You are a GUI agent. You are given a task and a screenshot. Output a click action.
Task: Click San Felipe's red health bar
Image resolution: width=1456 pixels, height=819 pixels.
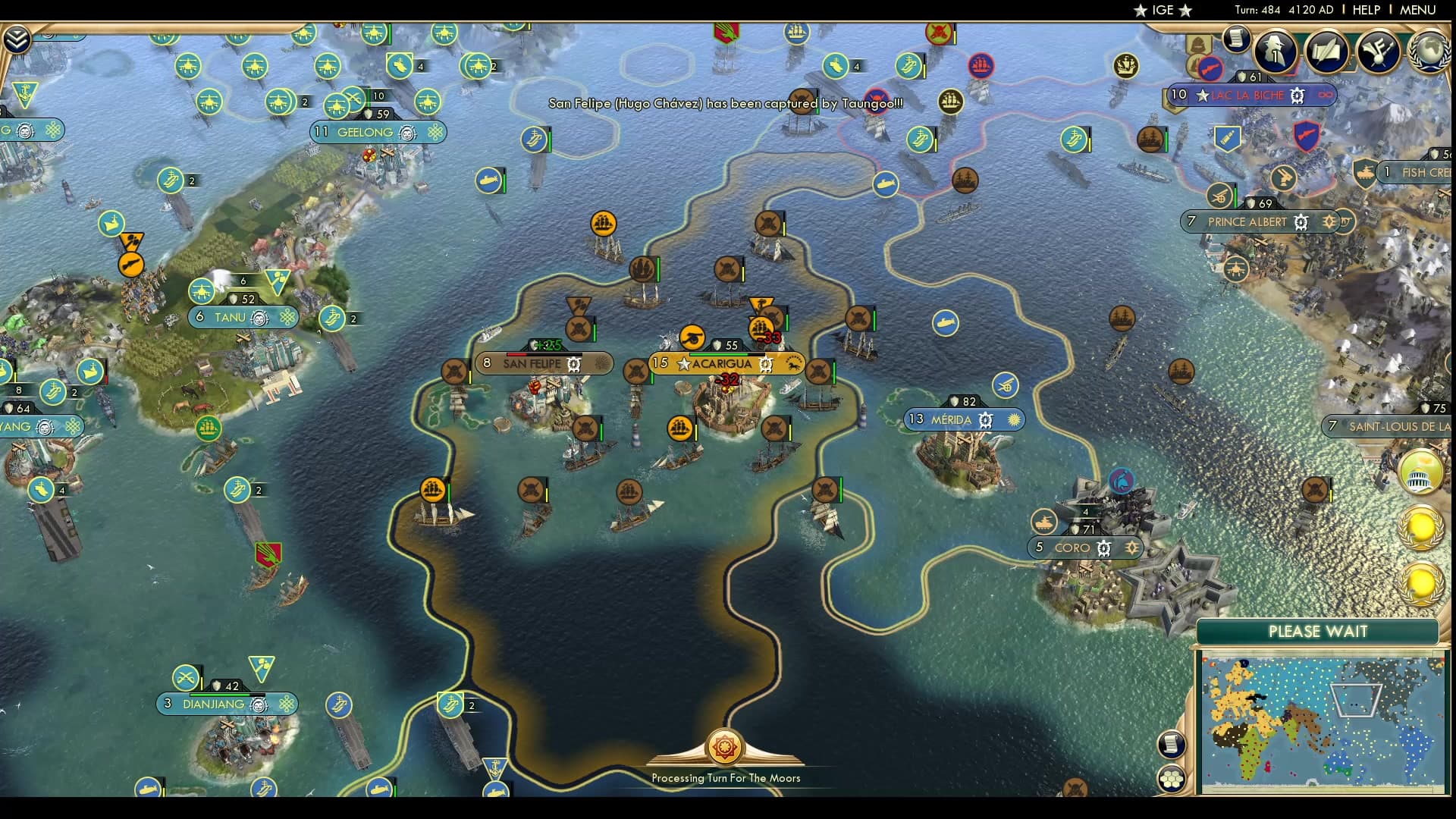516,354
